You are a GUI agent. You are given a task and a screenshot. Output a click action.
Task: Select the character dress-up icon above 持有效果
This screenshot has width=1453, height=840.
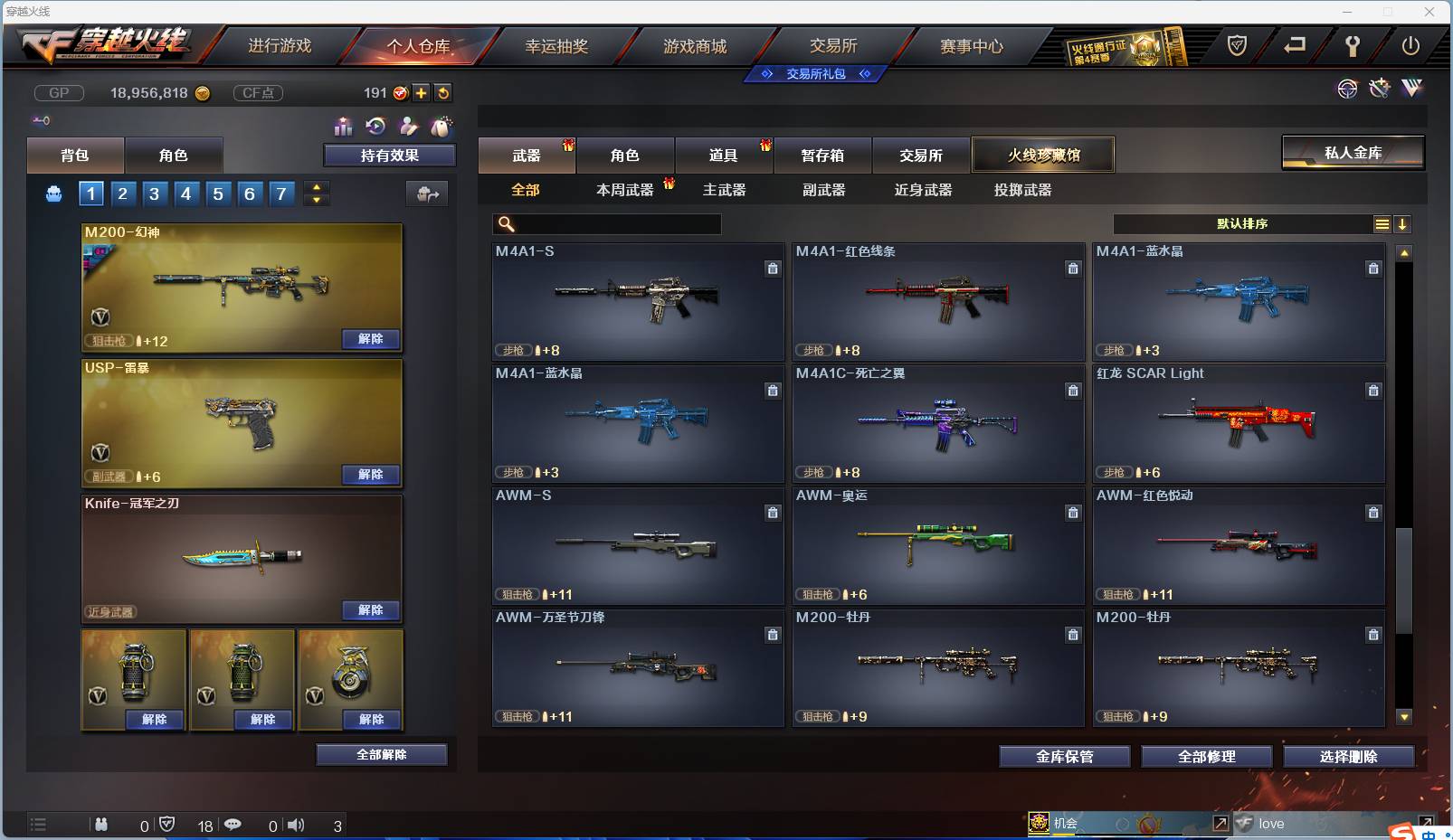click(x=410, y=127)
